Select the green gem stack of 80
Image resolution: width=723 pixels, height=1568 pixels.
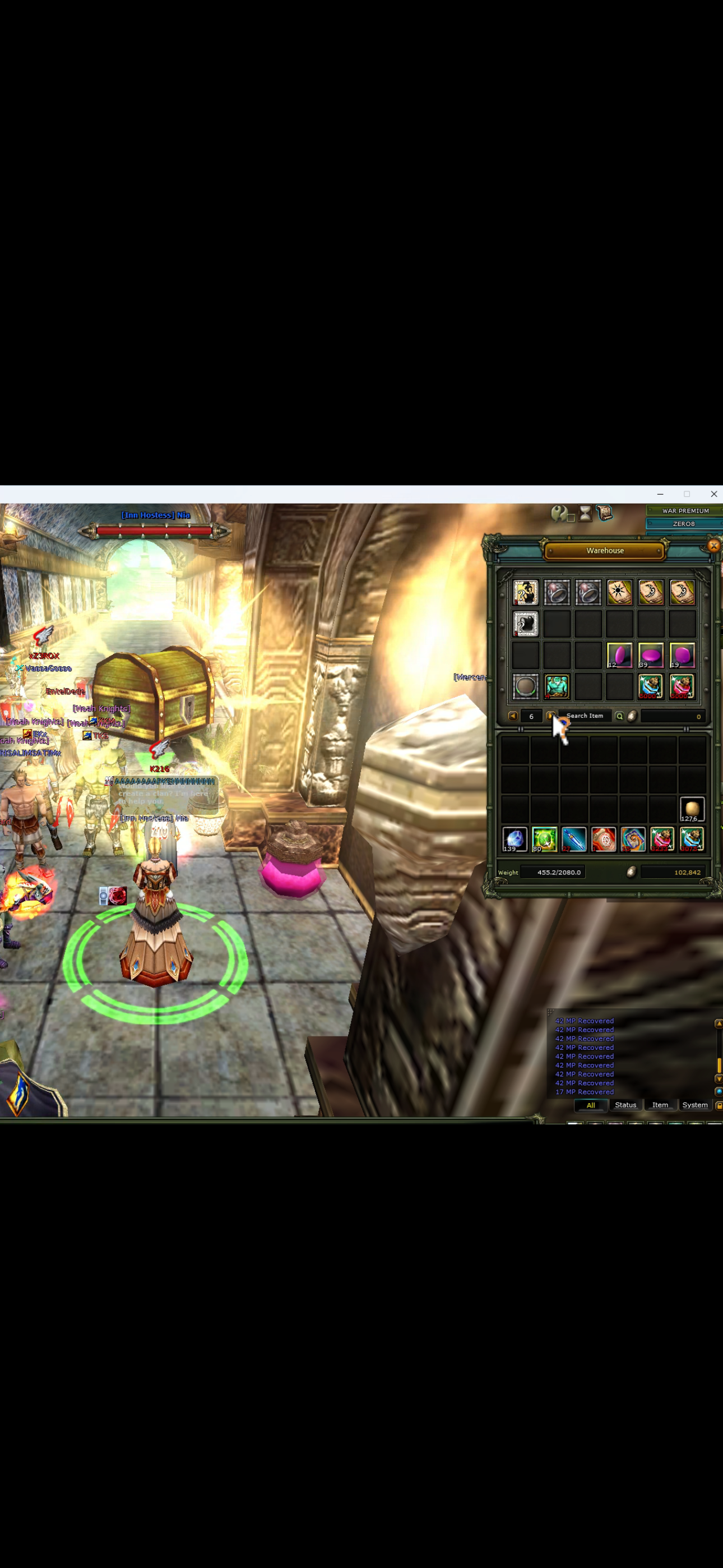545,839
